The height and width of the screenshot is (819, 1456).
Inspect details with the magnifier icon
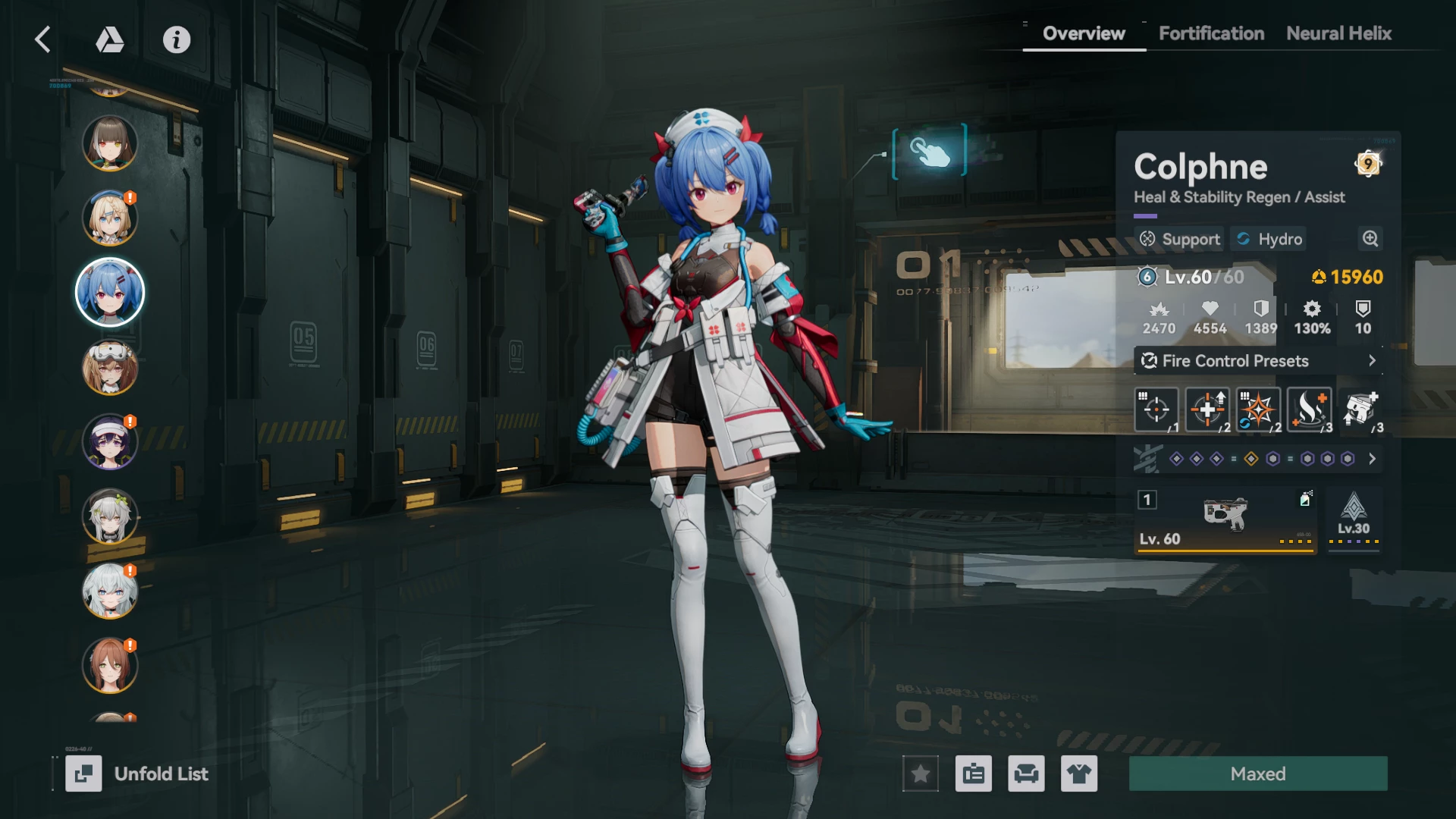pyautogui.click(x=1370, y=239)
